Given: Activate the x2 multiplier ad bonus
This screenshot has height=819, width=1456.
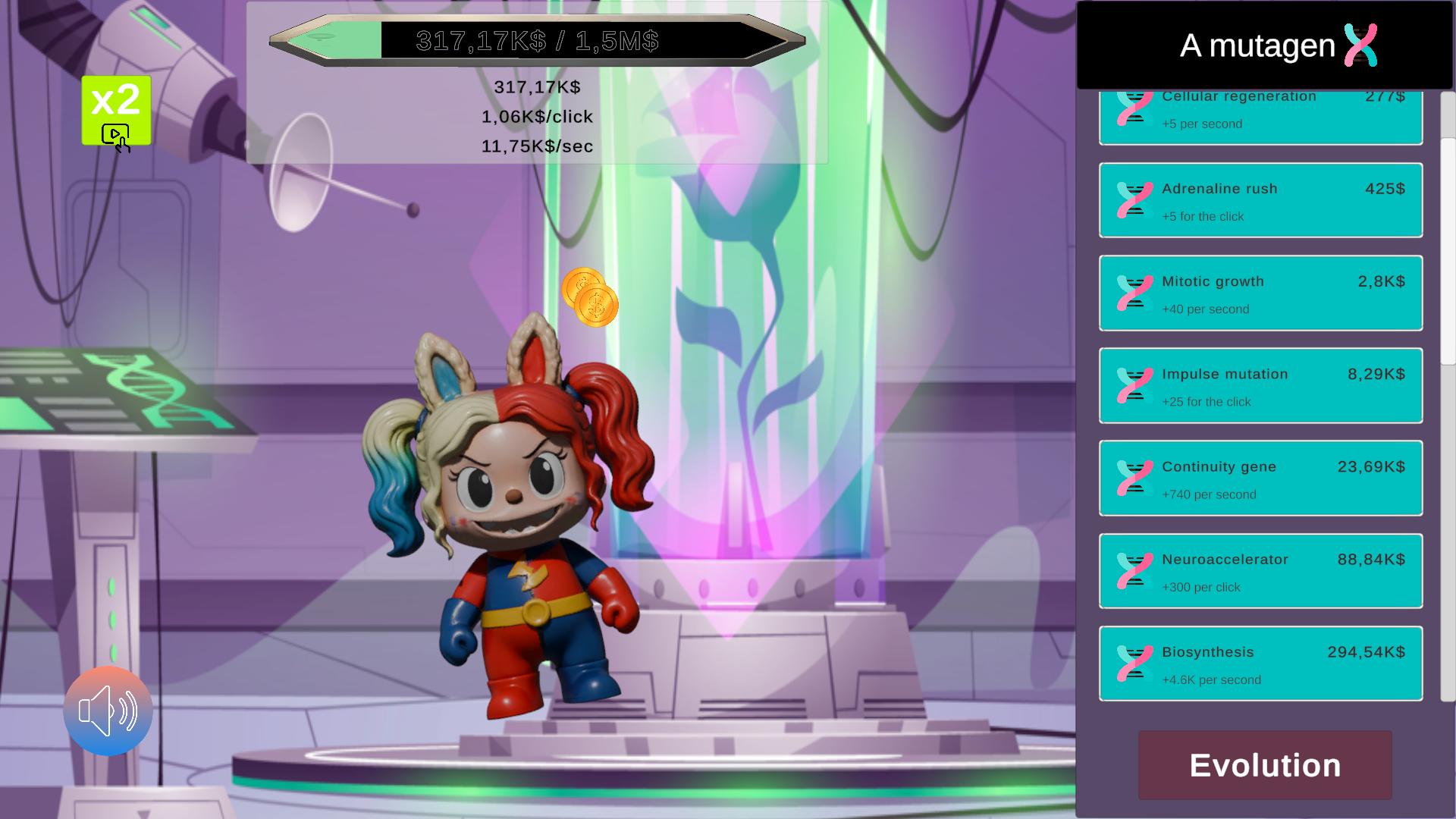Looking at the screenshot, I should point(115,111).
